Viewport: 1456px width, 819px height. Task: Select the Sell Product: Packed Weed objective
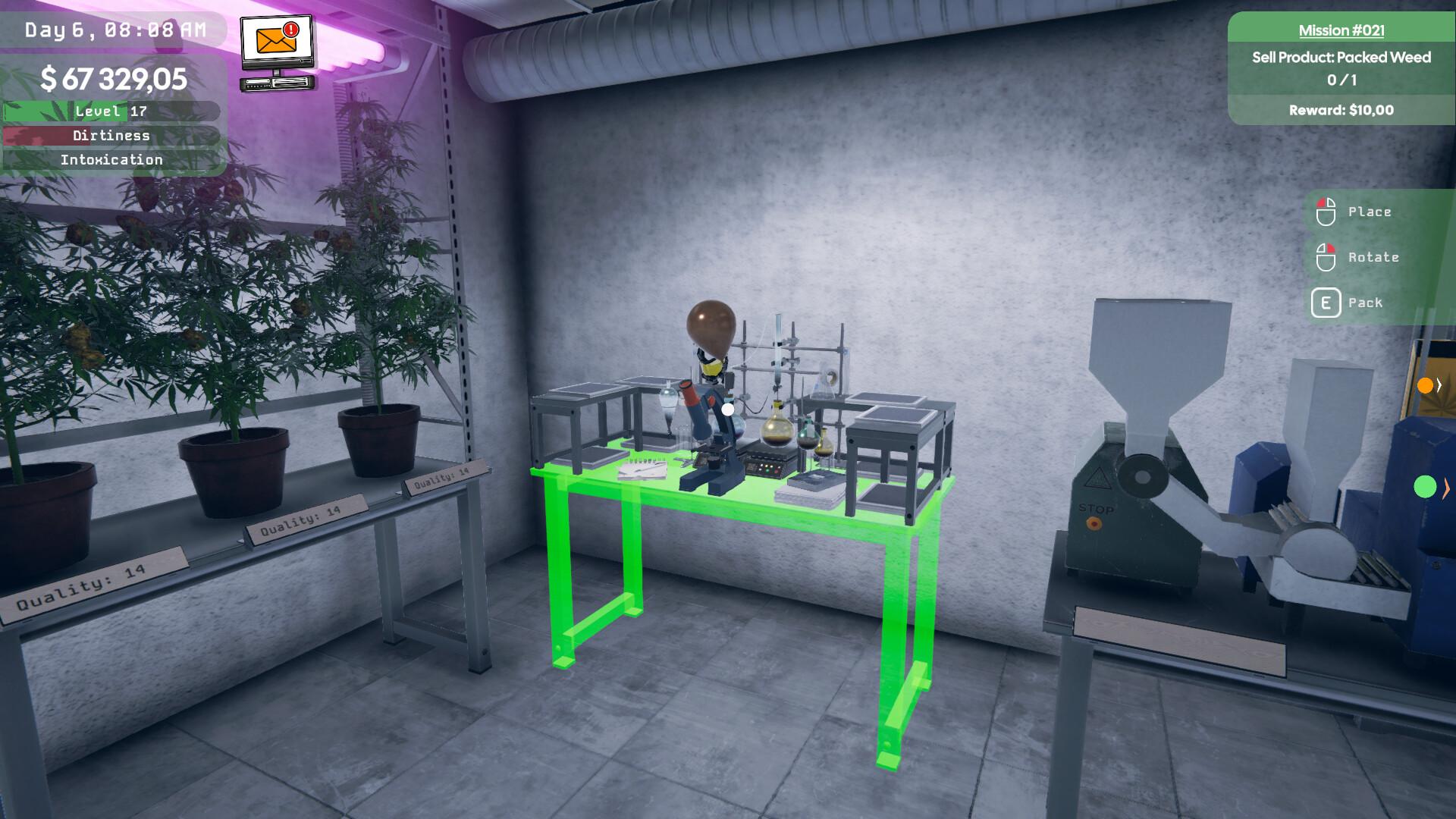(1340, 57)
